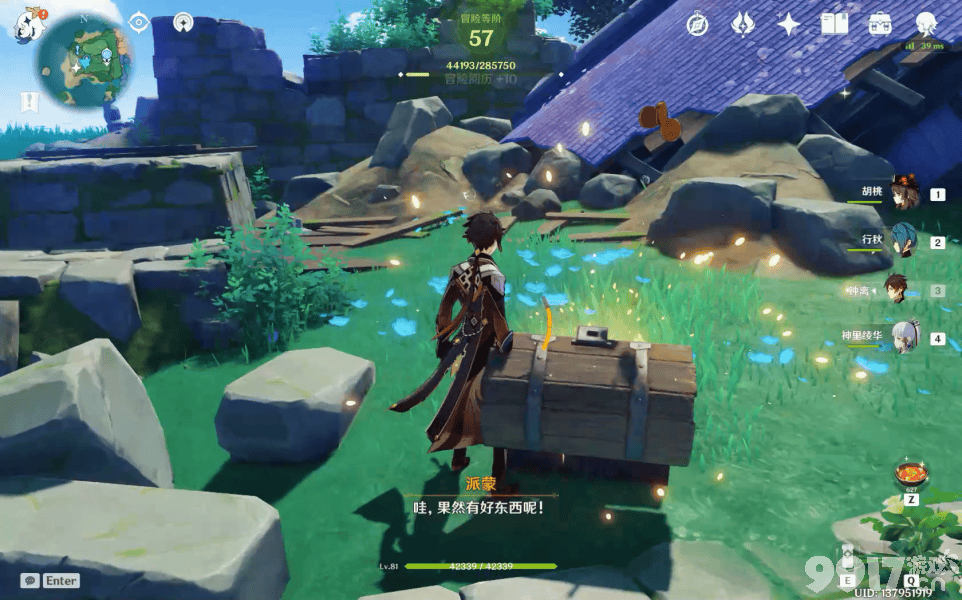Open the four-point star events icon
The width and height of the screenshot is (962, 600).
click(789, 24)
